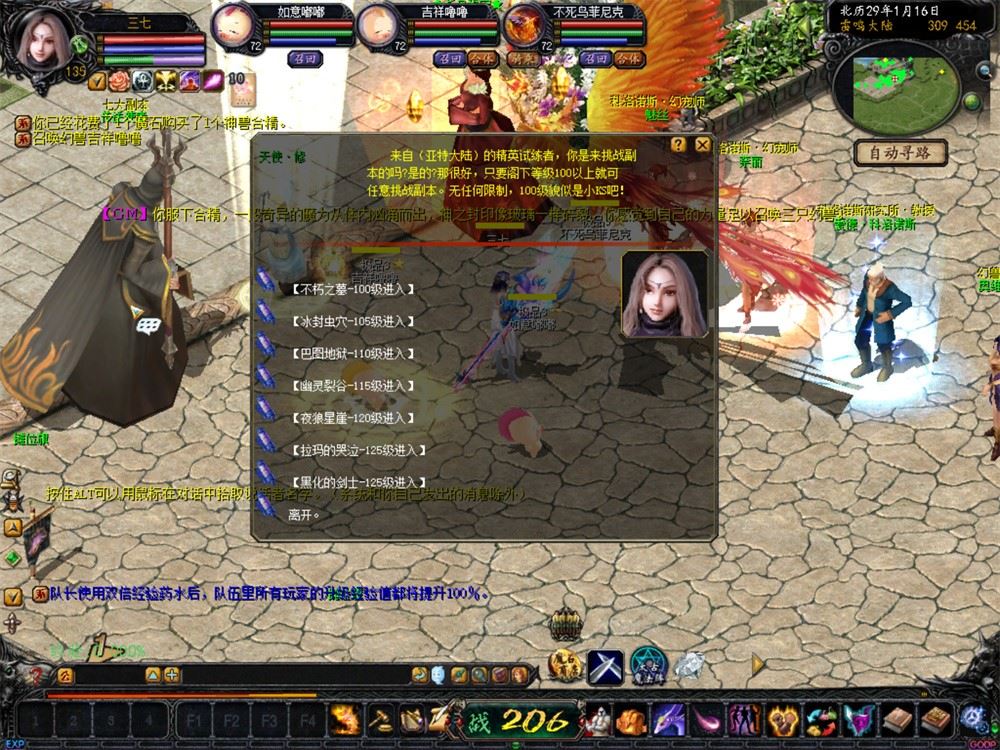This screenshot has height=750, width=1000.
Task: Select the 黑化的剑士 level-125 dungeon
Action: [x=349, y=482]
